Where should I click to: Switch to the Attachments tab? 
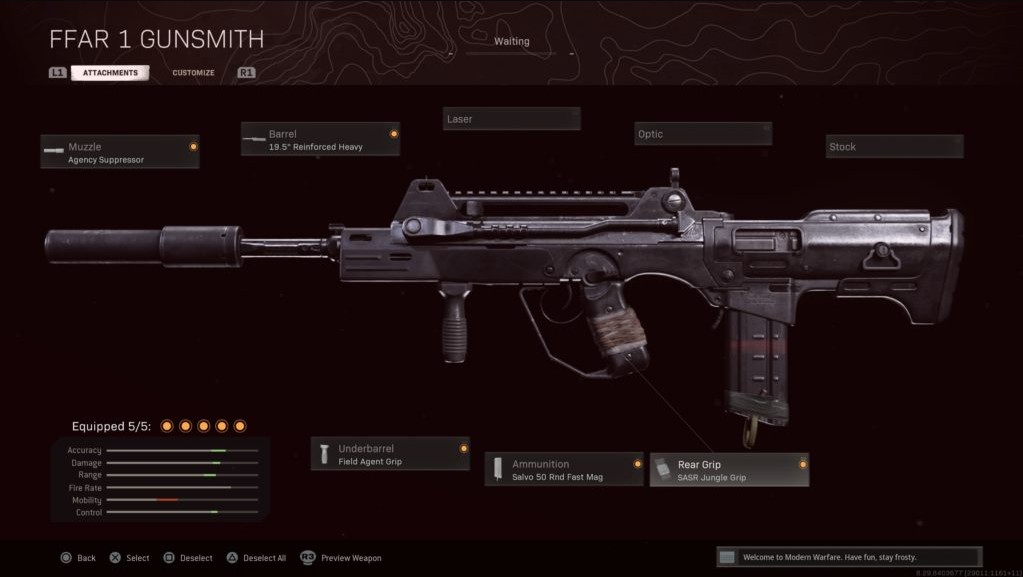[x=110, y=73]
